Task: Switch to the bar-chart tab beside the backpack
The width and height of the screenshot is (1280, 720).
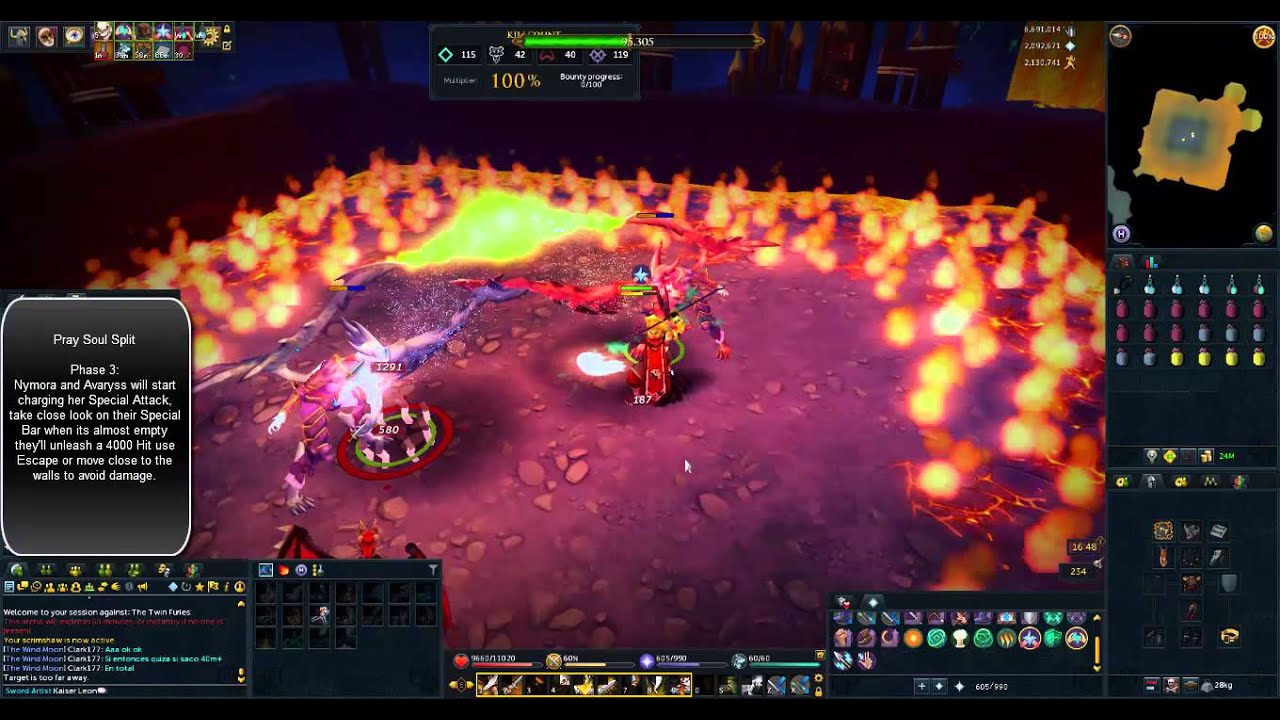Action: tap(1151, 262)
